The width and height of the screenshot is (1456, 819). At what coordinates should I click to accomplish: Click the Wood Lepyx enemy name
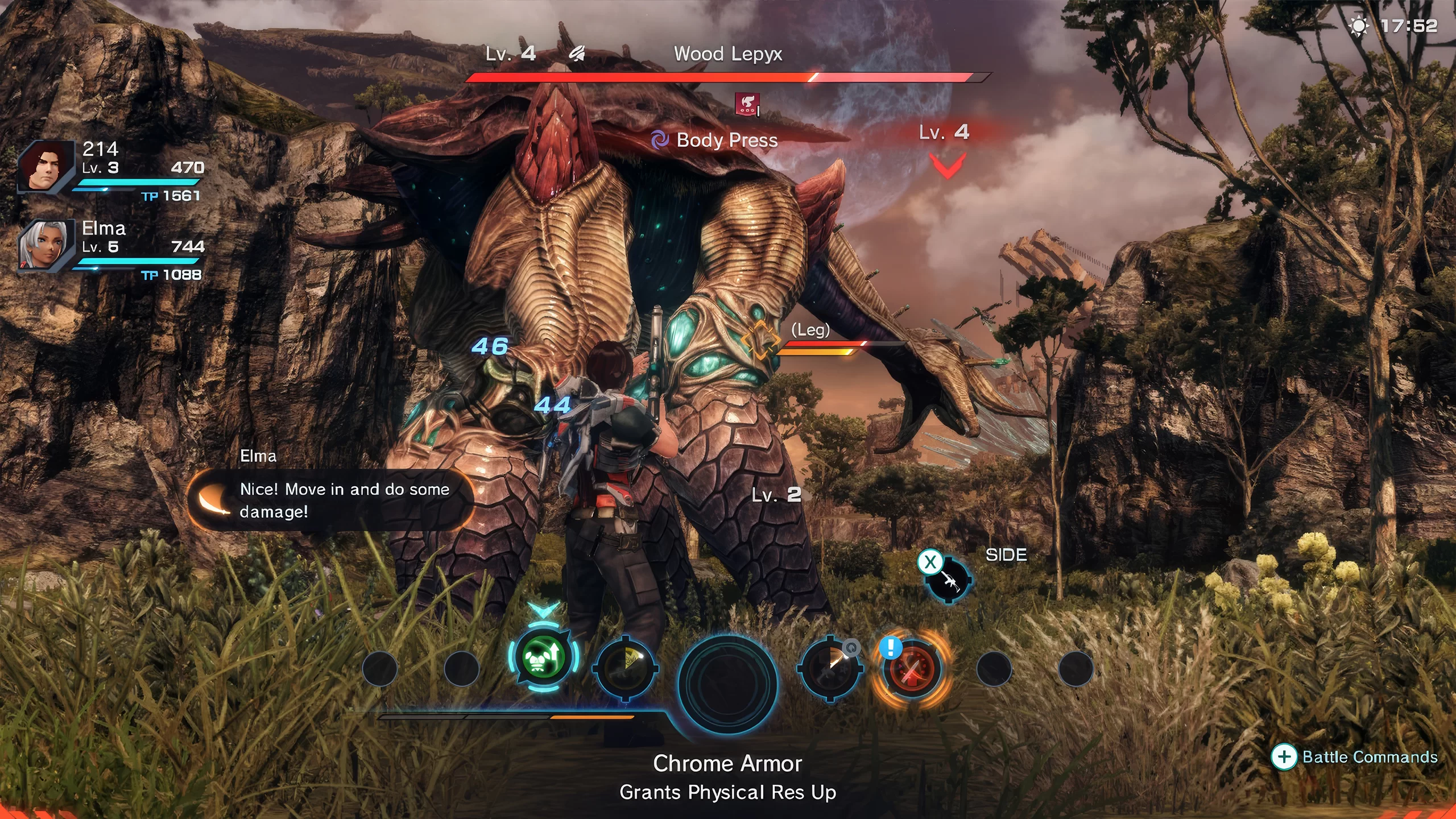[x=727, y=54]
